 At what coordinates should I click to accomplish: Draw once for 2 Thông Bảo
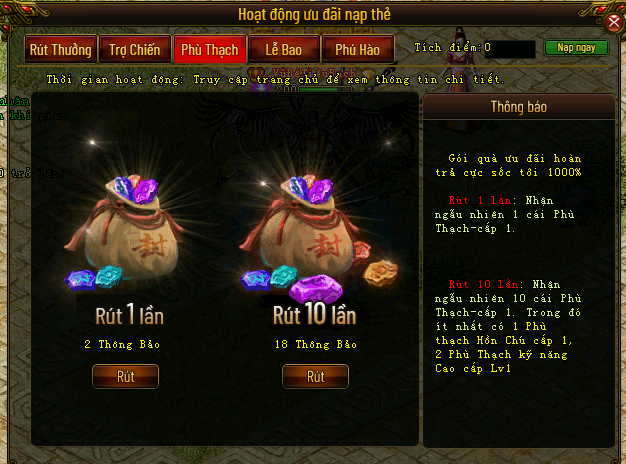coord(125,377)
